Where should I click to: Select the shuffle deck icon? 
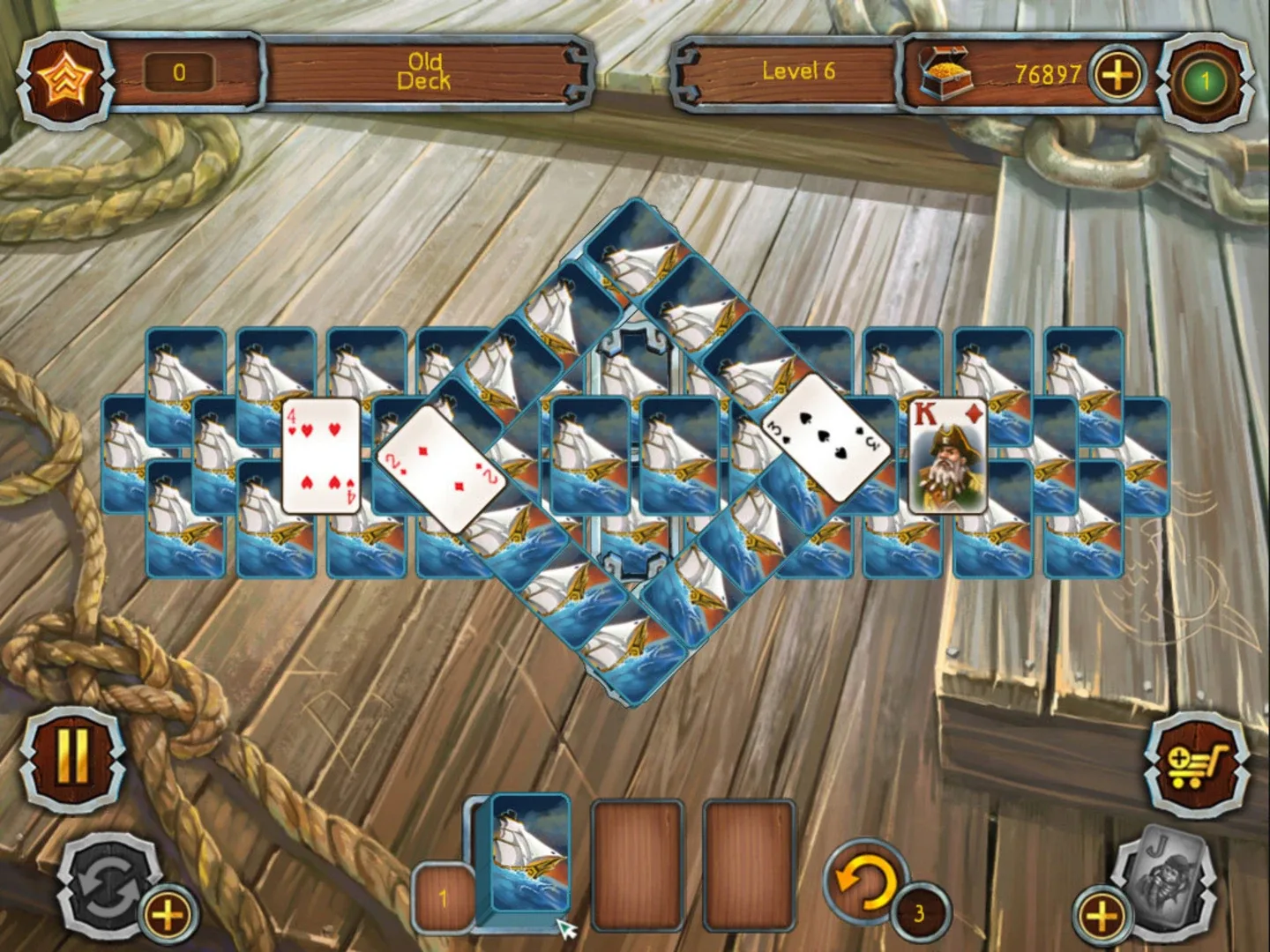(106, 881)
